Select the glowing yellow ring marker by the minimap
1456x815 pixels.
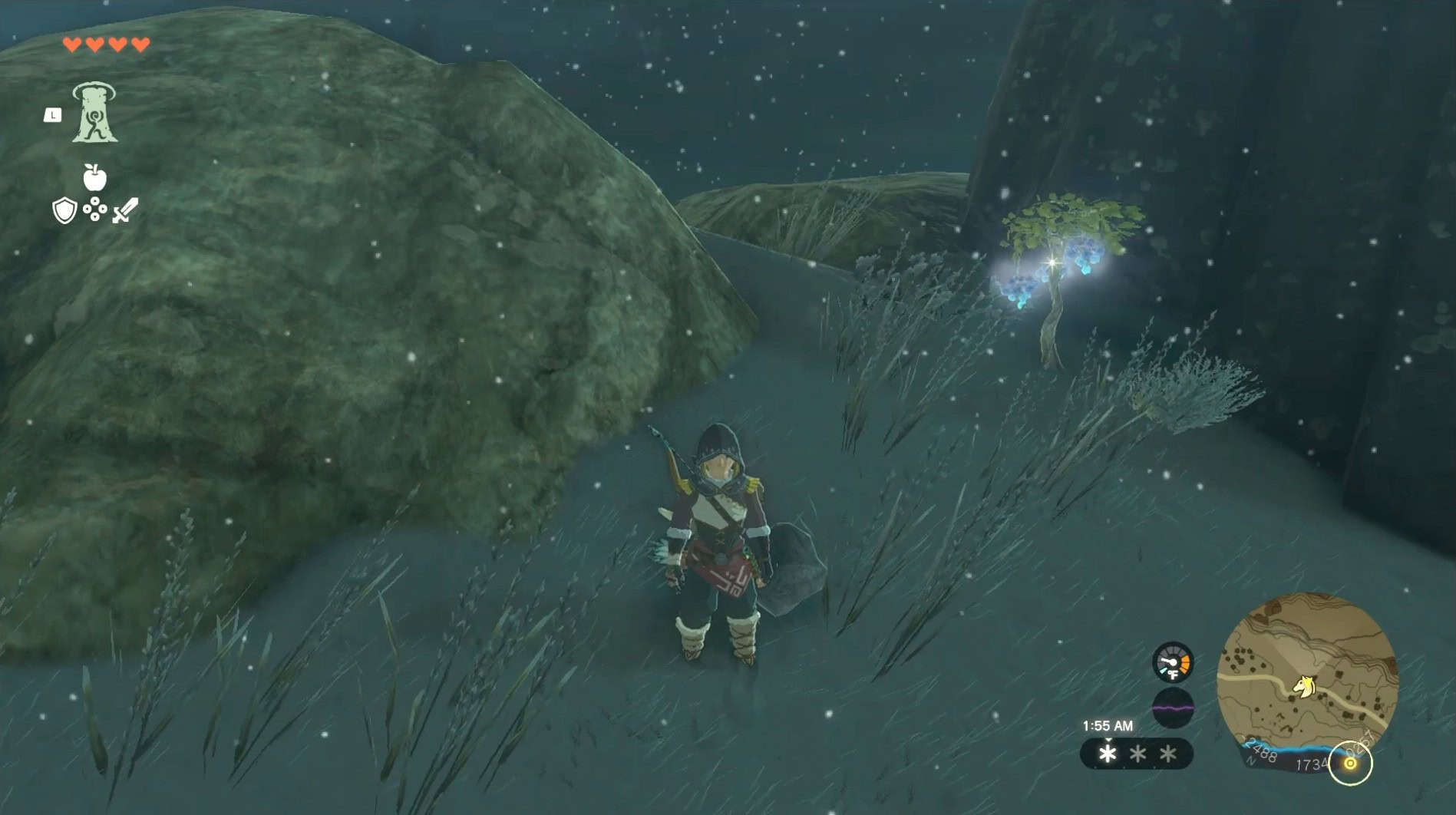point(1350,763)
